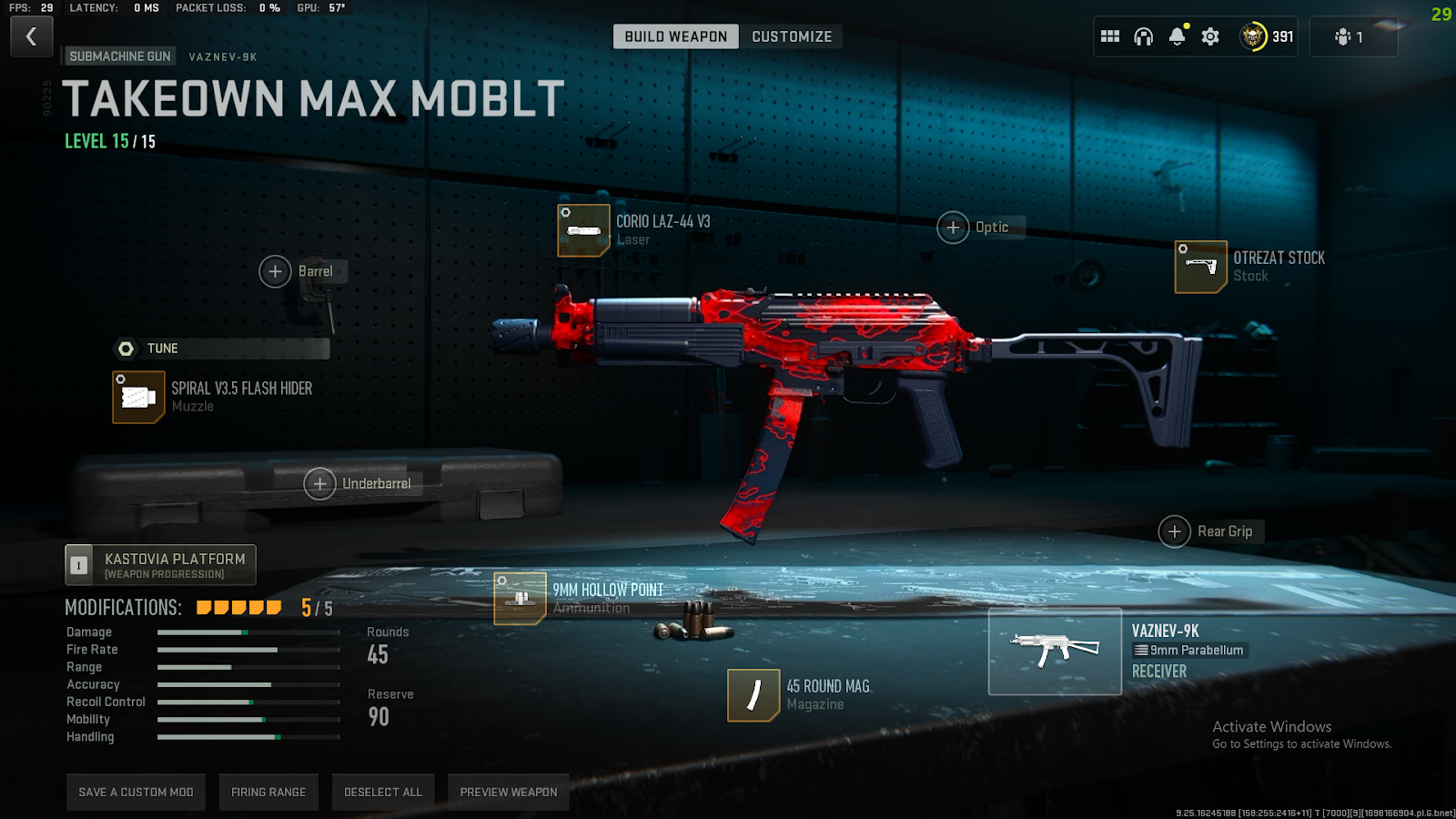1456x819 pixels.
Task: Choose the Vaznev-9K receiver thumbnail
Action: [x=1055, y=652]
